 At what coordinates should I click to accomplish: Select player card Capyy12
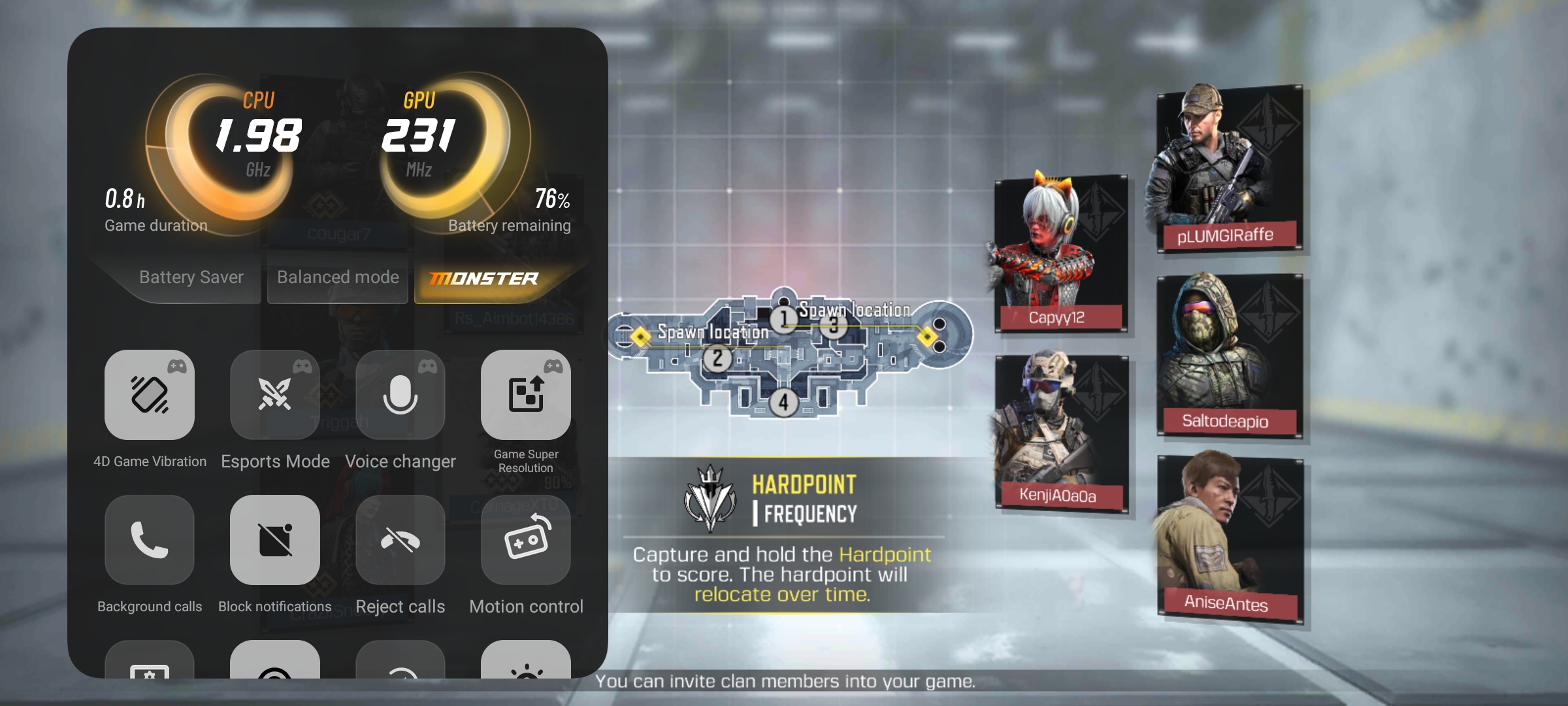1060,254
